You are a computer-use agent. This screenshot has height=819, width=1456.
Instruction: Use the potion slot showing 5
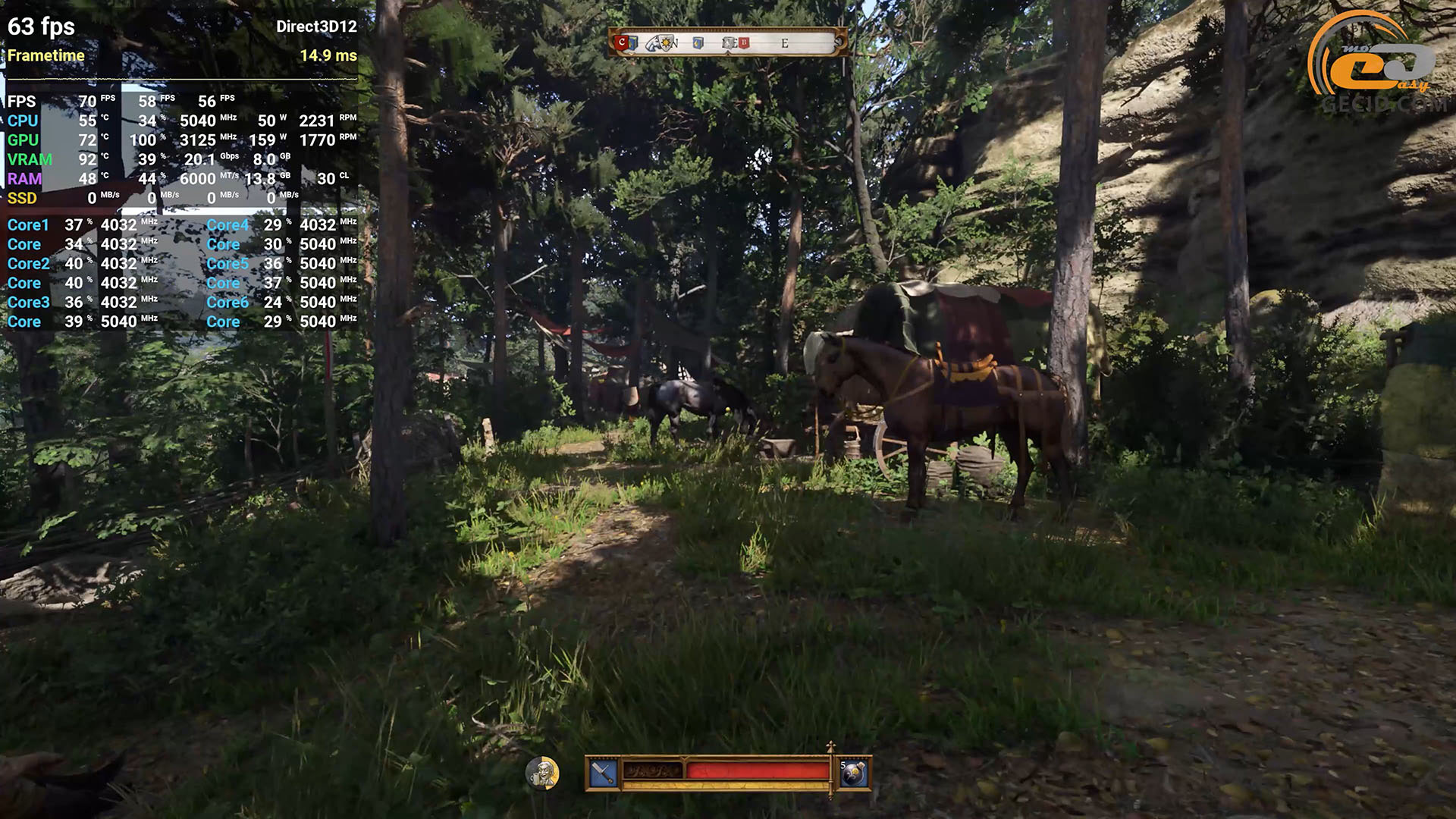point(854,773)
